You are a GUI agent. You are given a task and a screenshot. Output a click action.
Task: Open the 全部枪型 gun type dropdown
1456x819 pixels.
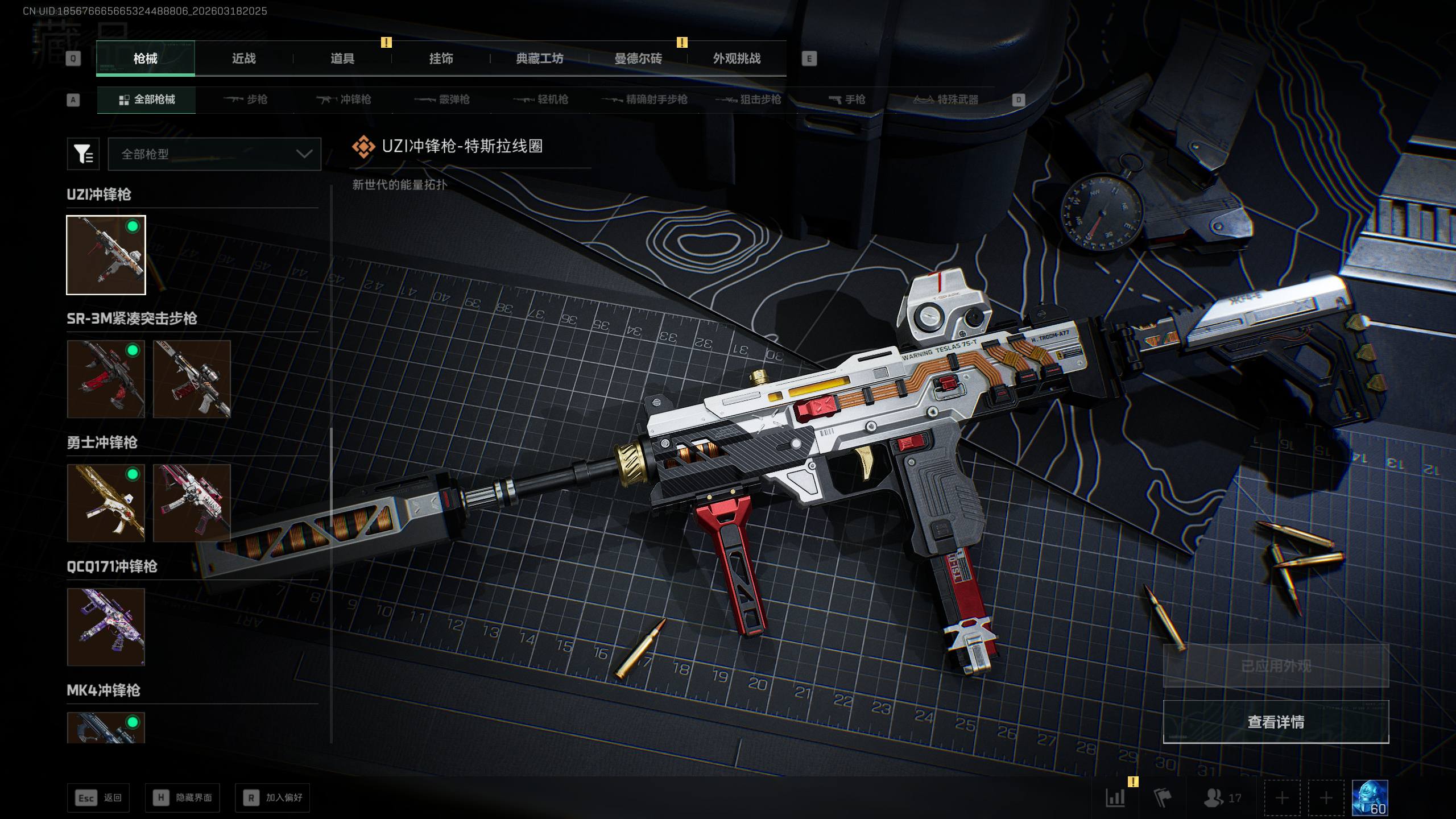pyautogui.click(x=214, y=154)
